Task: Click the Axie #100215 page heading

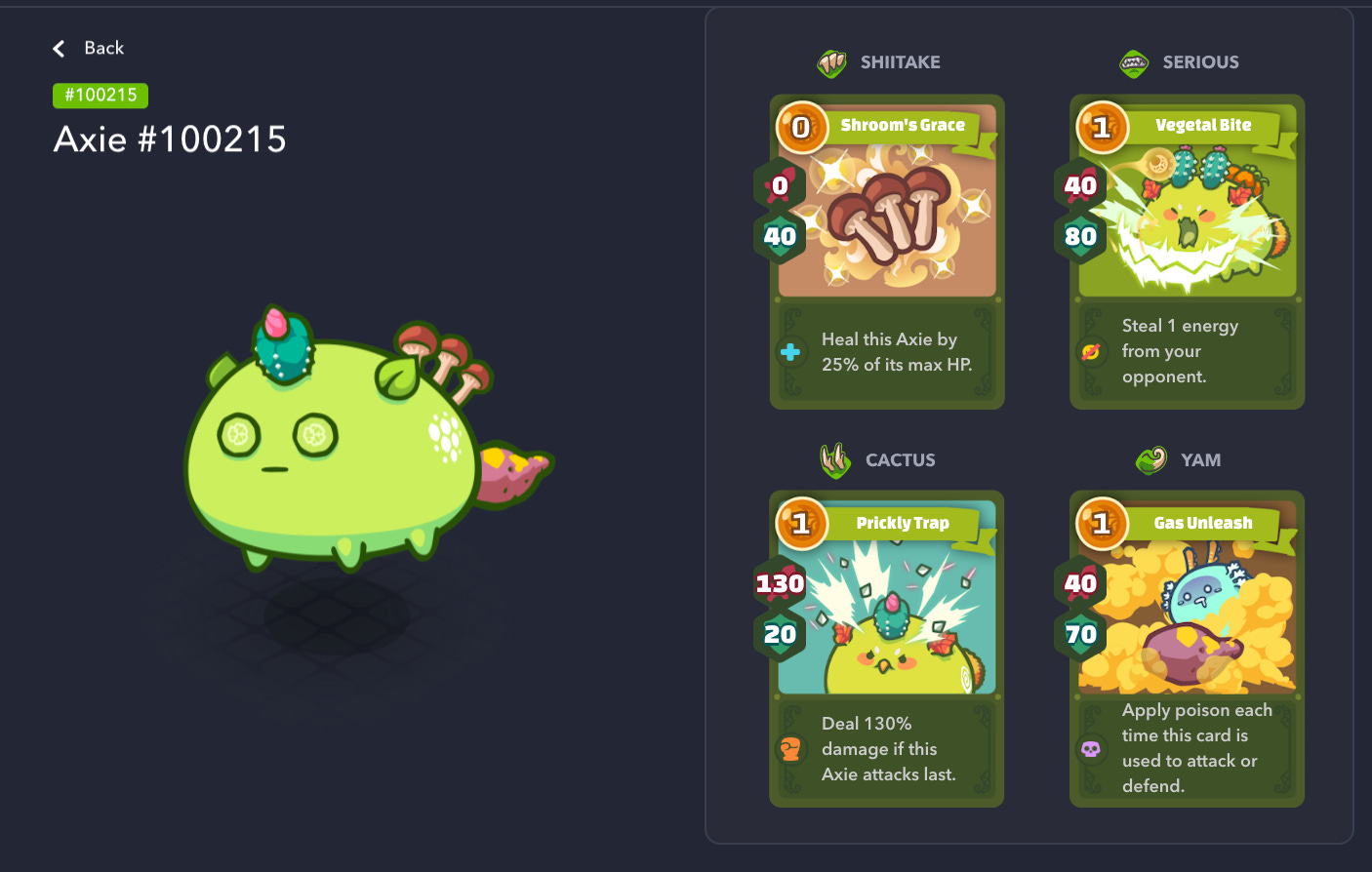Action: (x=170, y=139)
